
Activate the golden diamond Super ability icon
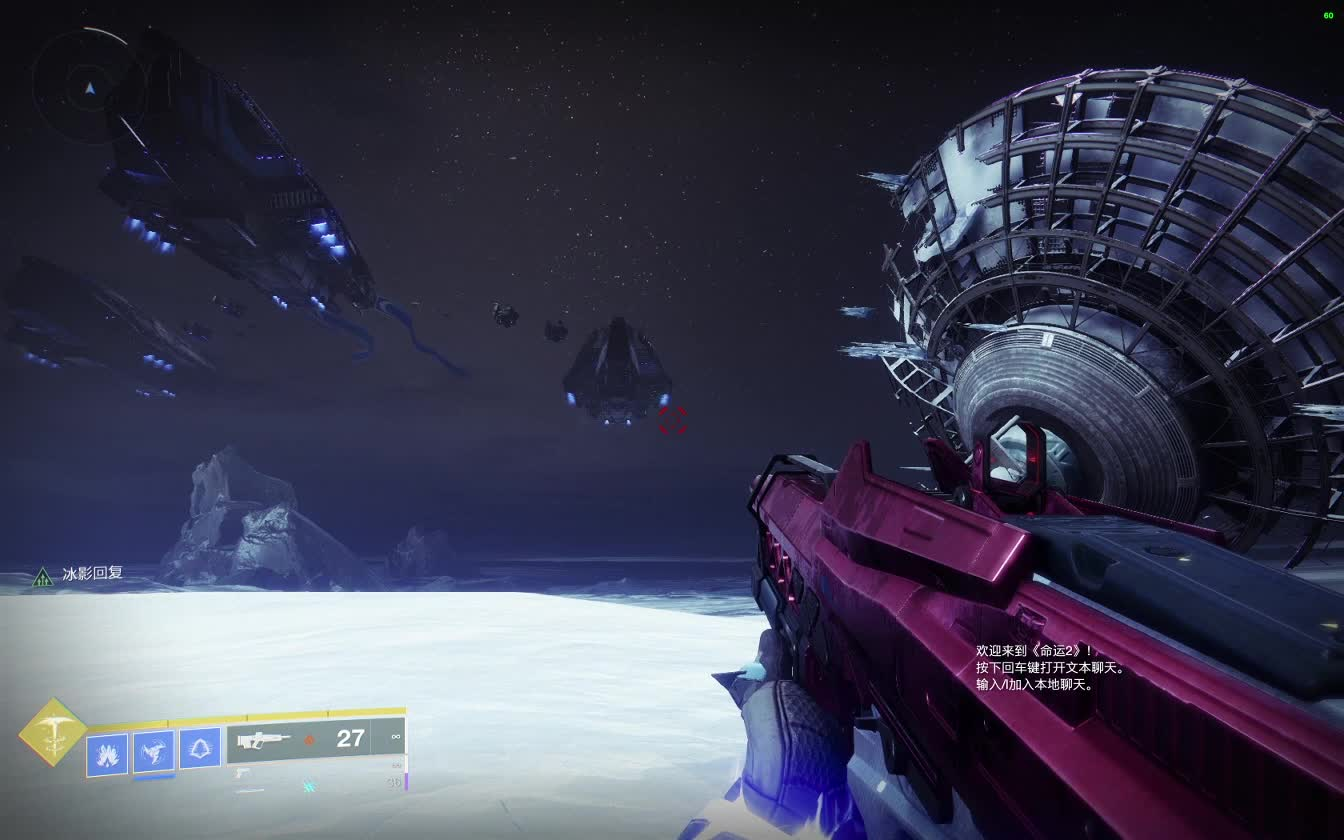(x=52, y=732)
